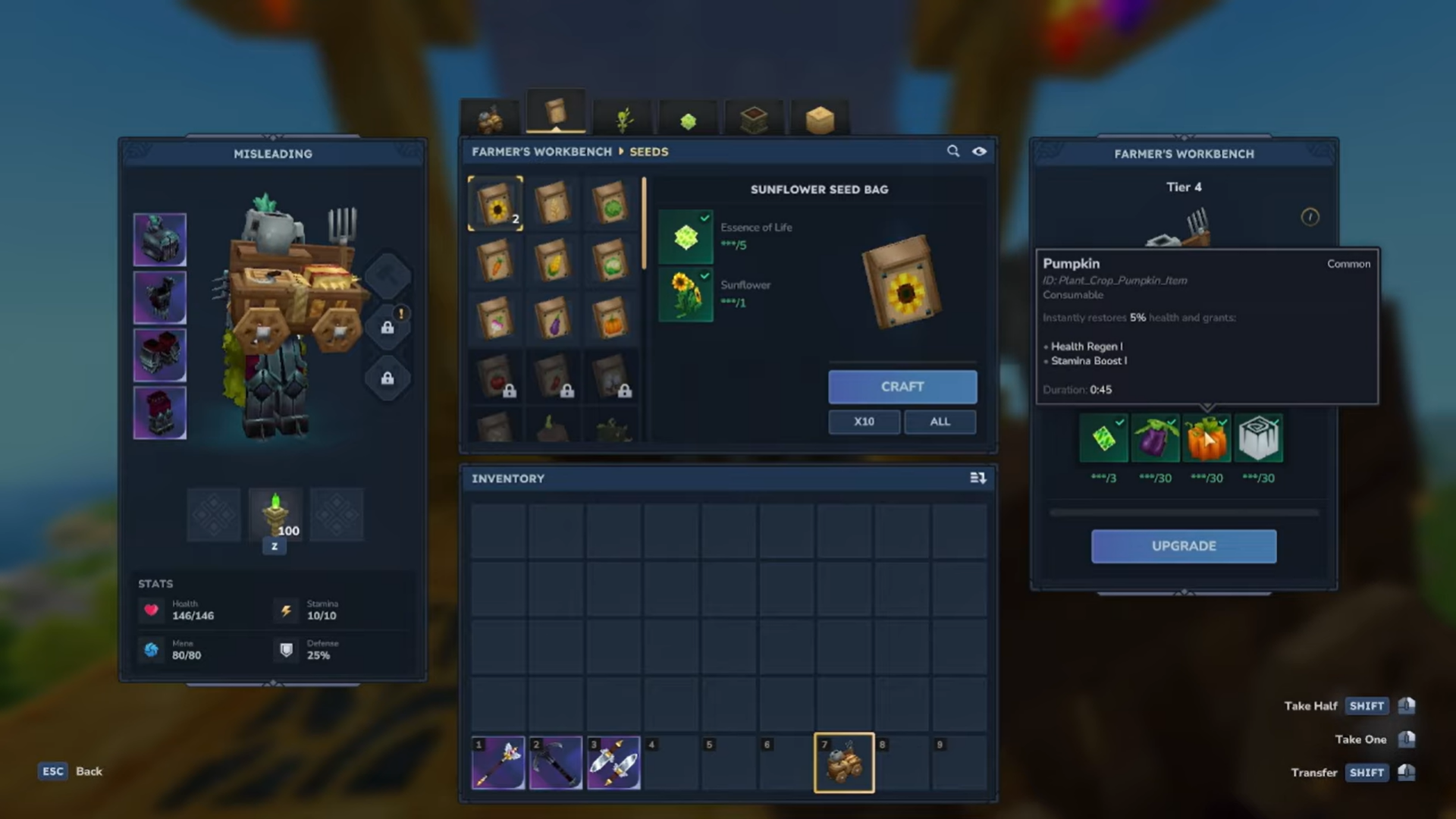Click the eggplant upgrade material icon
1456x819 pixels.
[1156, 438]
